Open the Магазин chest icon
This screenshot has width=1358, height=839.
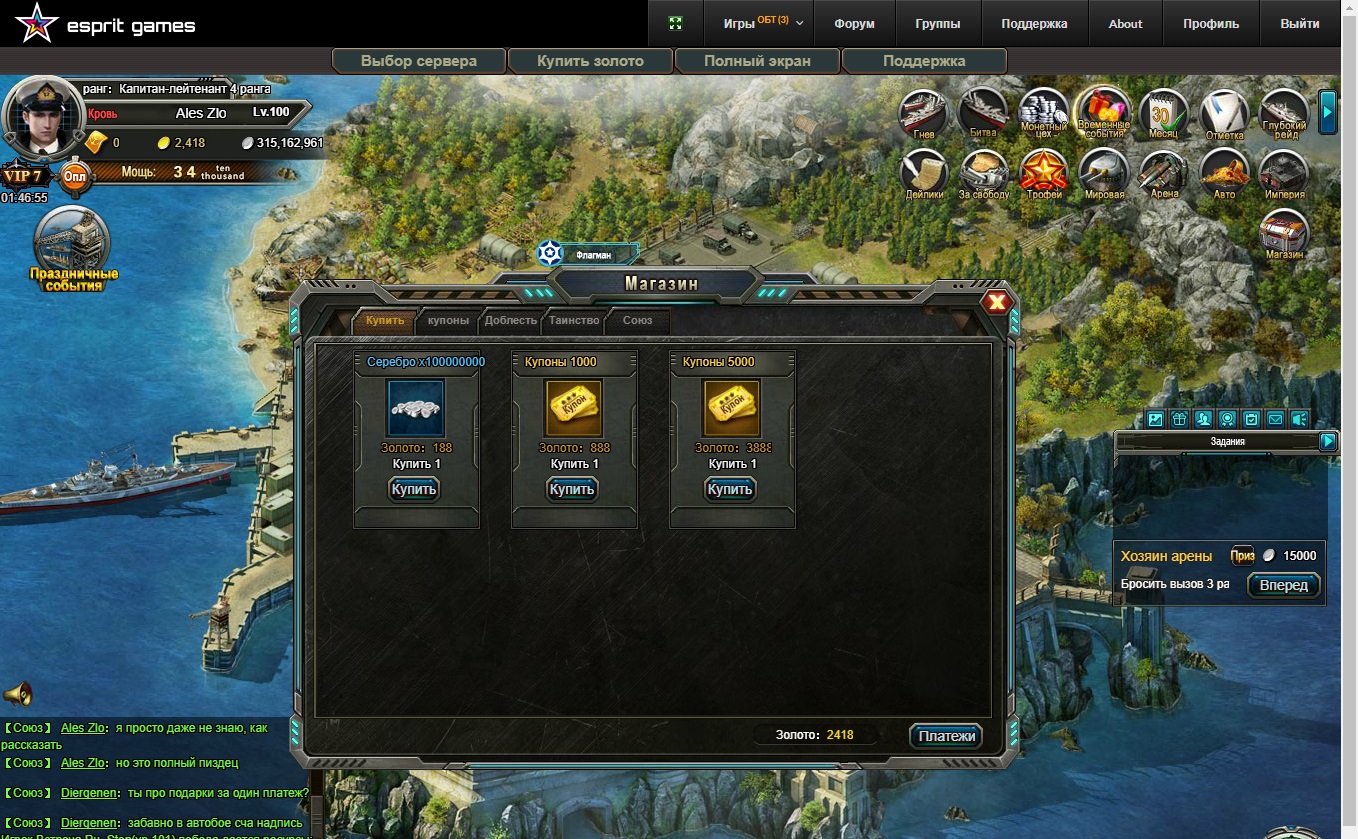(x=1284, y=232)
